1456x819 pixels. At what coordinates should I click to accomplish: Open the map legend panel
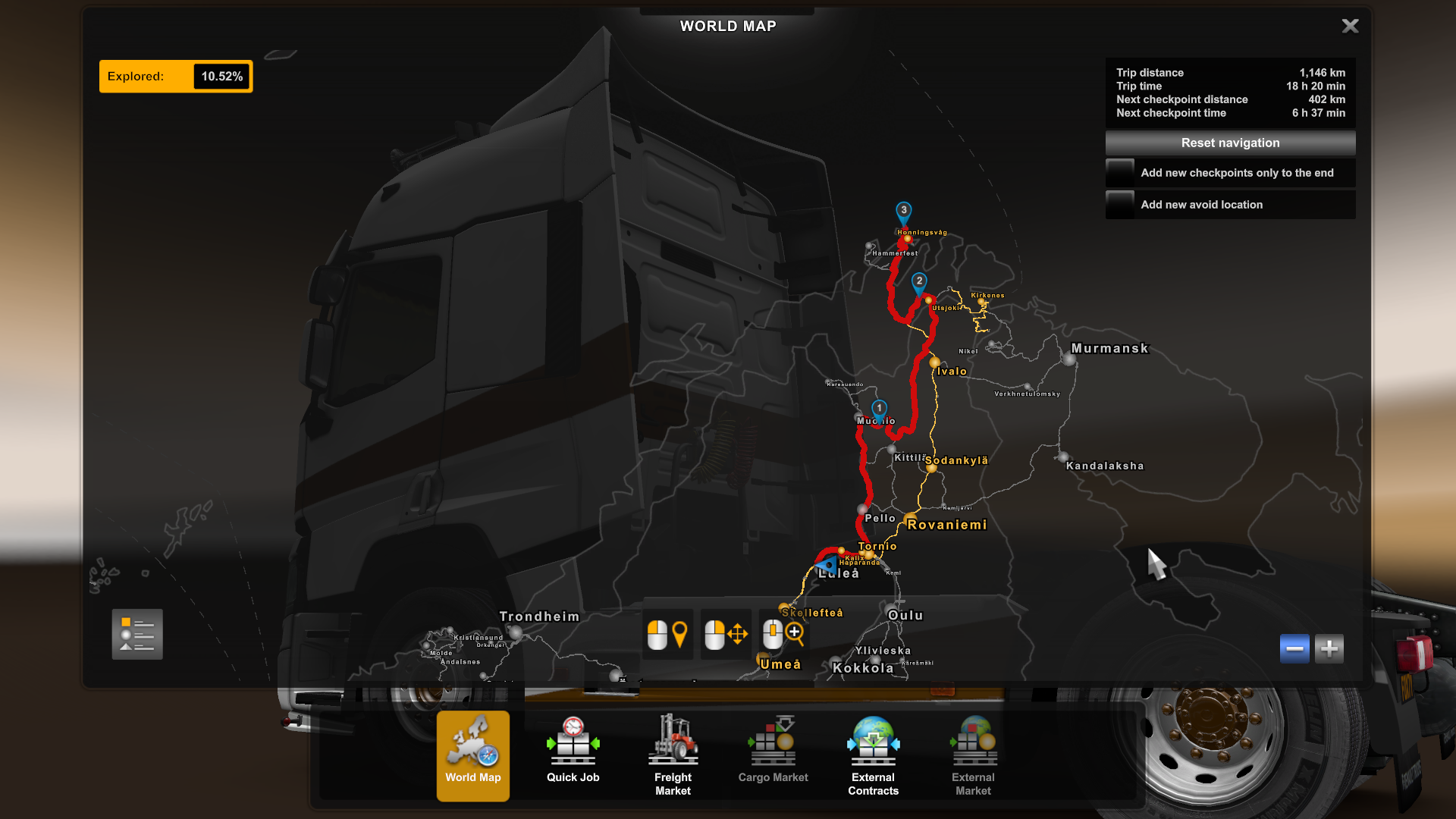(137, 635)
